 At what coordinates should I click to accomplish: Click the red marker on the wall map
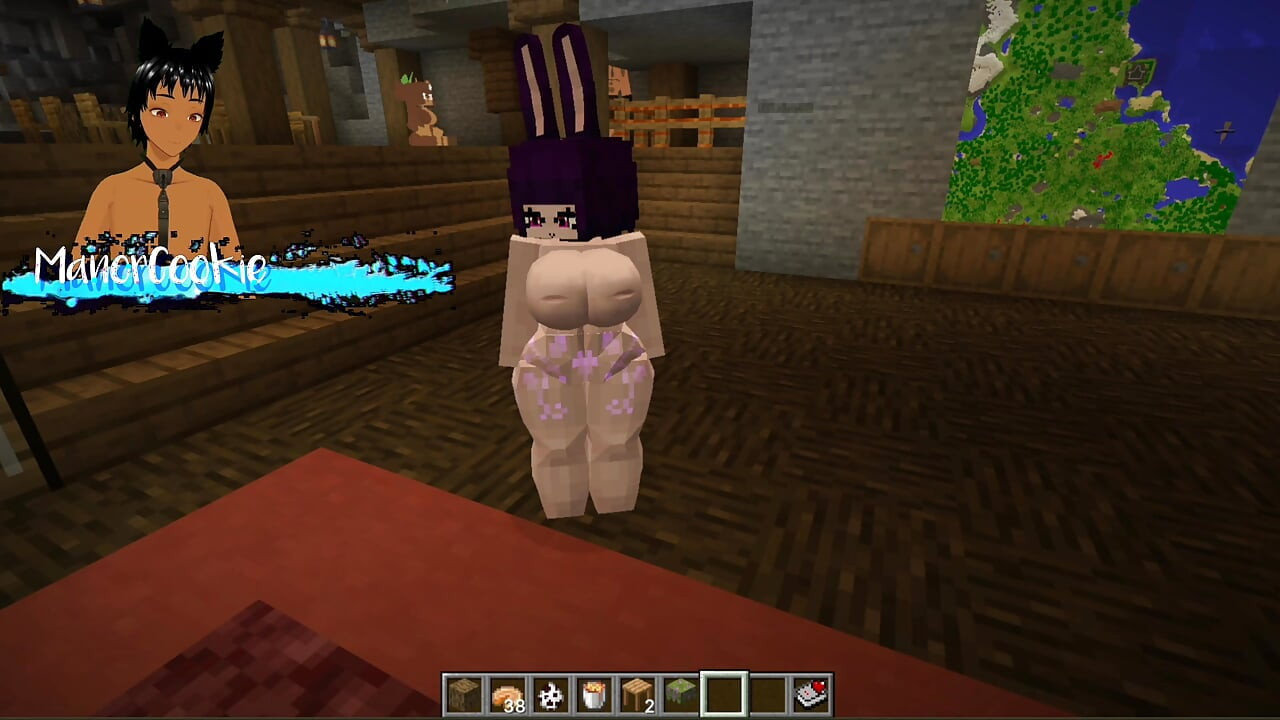point(1103,158)
